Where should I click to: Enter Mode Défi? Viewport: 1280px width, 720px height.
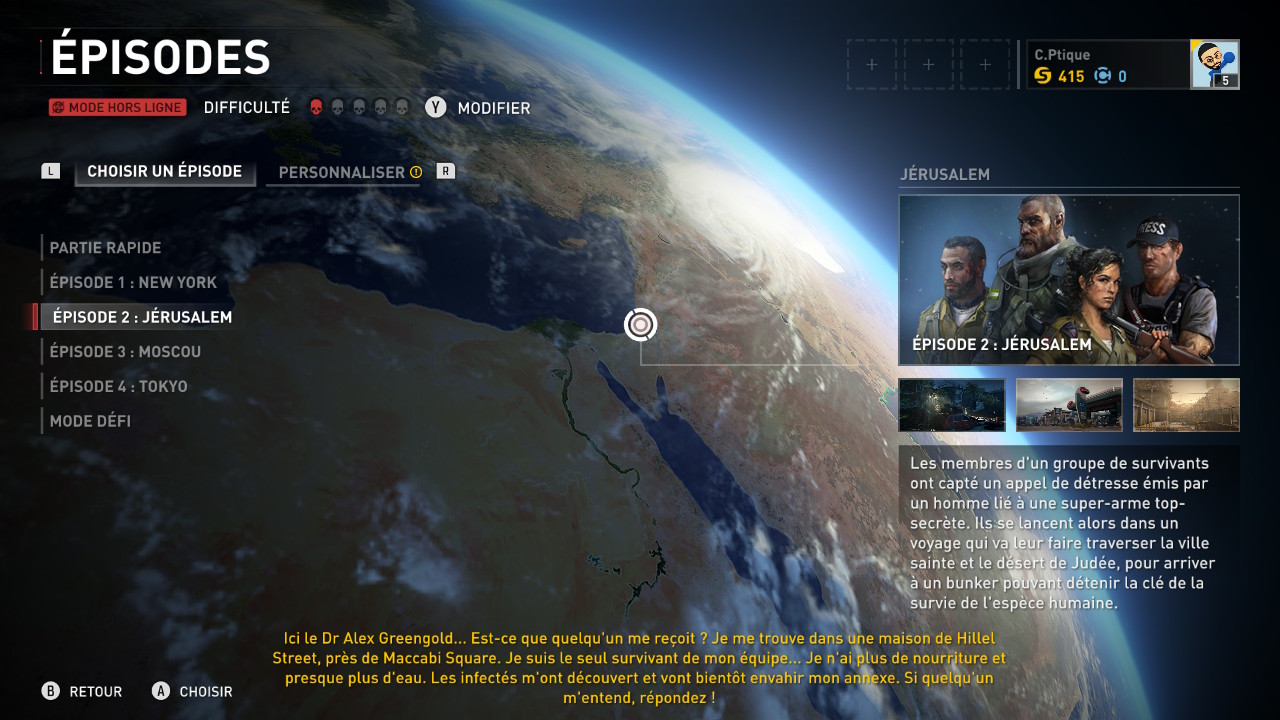[x=90, y=421]
